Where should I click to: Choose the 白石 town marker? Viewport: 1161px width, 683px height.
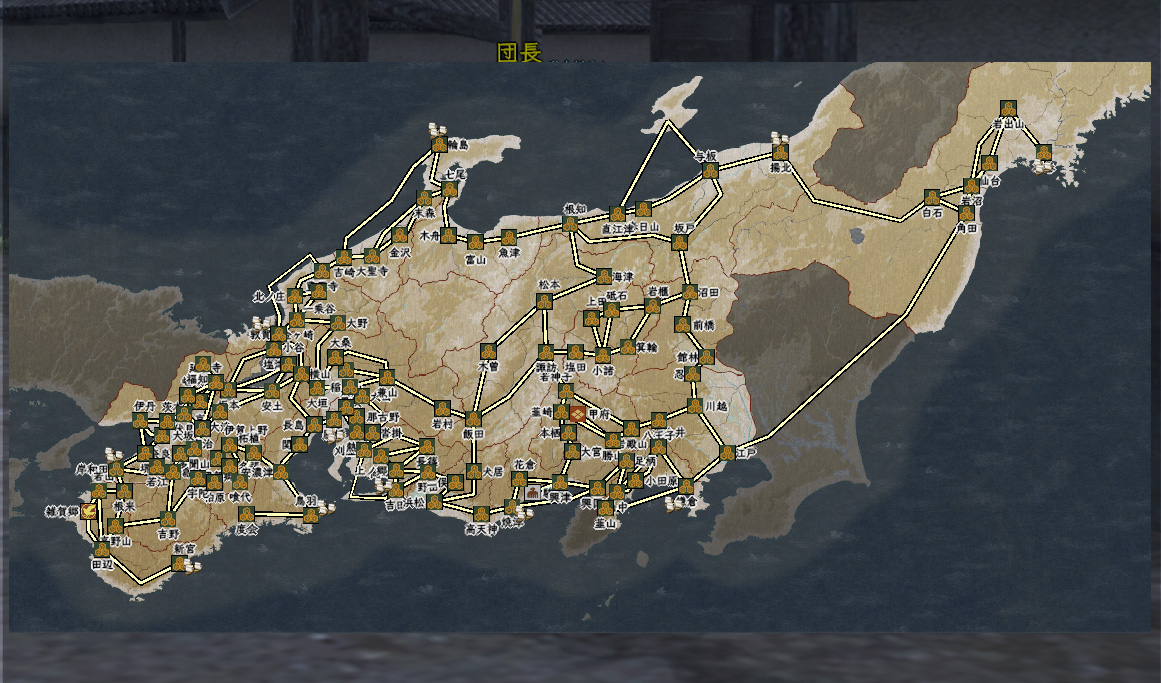tap(932, 197)
